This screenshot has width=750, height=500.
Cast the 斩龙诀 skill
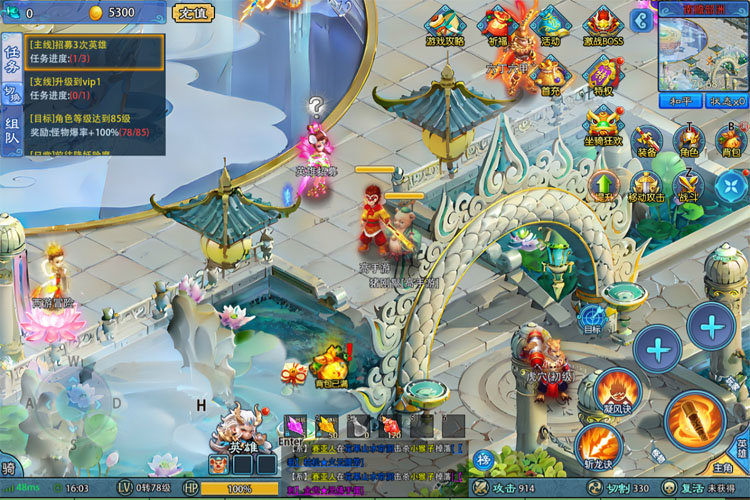point(598,443)
